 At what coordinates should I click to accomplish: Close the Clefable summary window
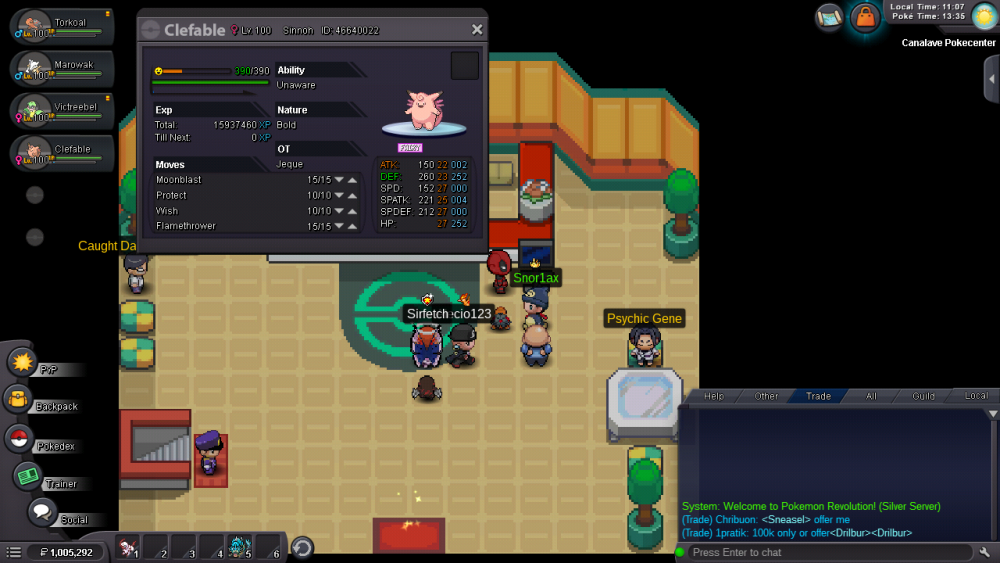coord(477,30)
